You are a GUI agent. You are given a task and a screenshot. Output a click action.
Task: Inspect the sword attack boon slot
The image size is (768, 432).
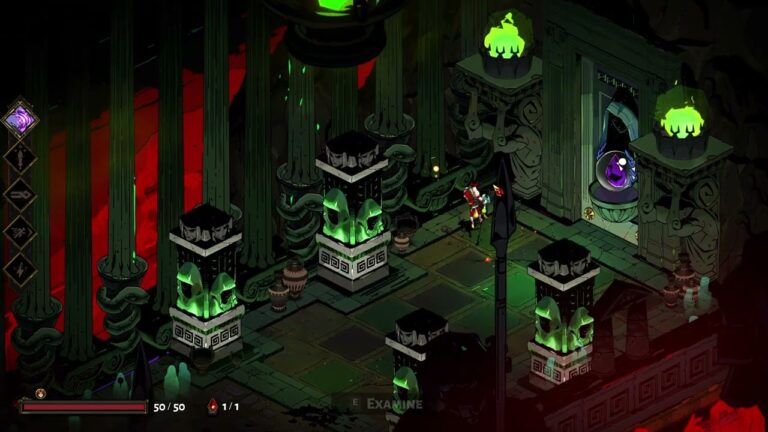[x=20, y=157]
